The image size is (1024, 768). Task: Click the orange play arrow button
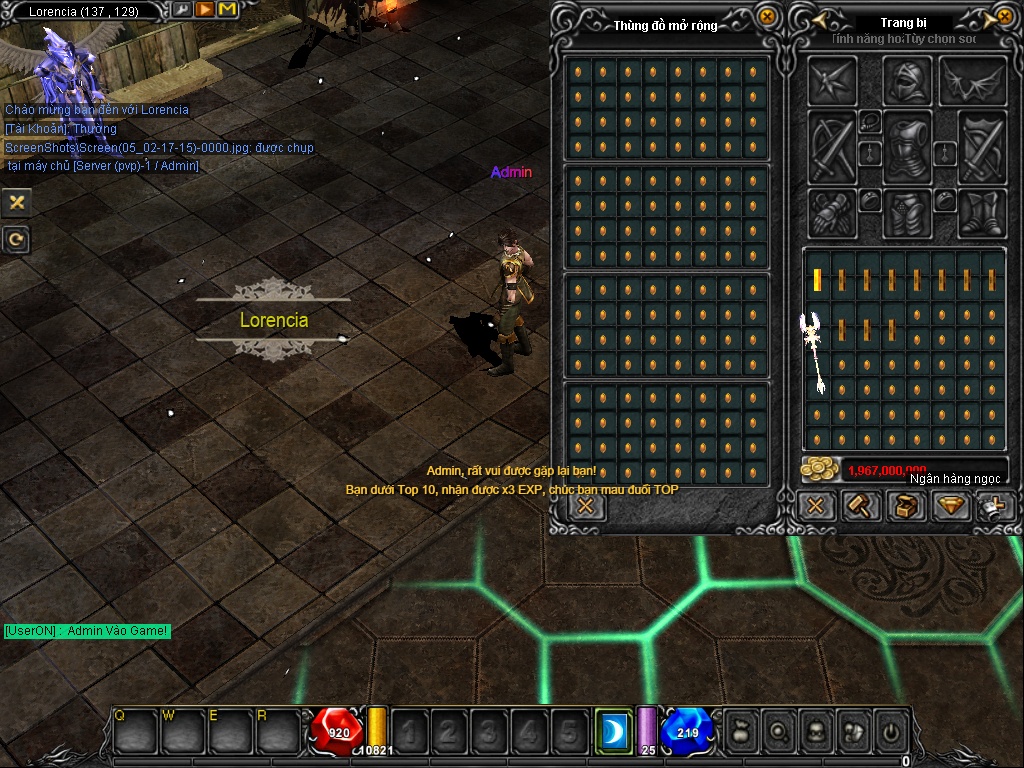click(x=204, y=10)
